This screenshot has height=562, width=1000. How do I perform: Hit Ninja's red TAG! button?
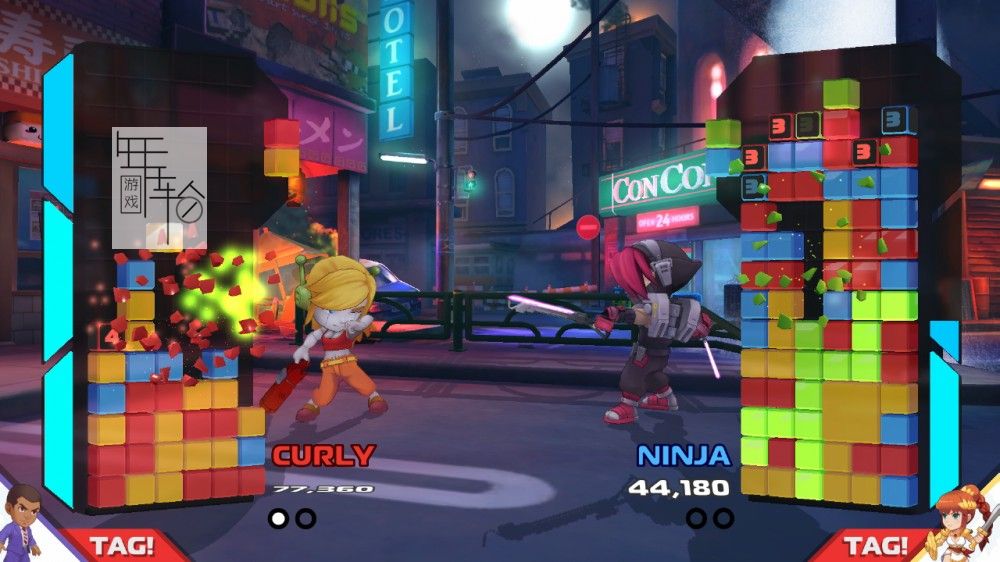874,546
